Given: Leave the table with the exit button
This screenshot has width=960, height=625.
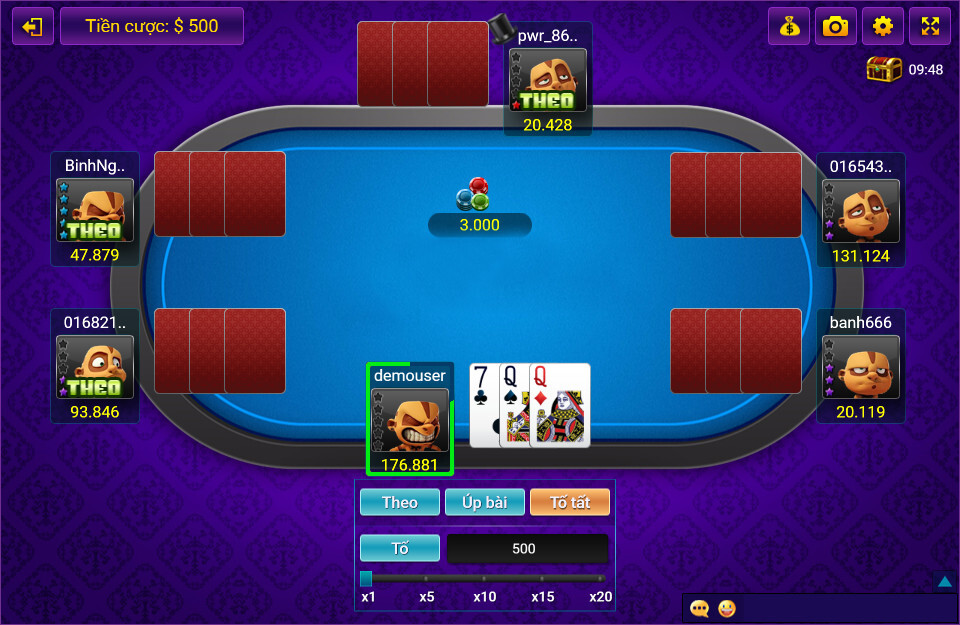Looking at the screenshot, I should pyautogui.click(x=33, y=27).
